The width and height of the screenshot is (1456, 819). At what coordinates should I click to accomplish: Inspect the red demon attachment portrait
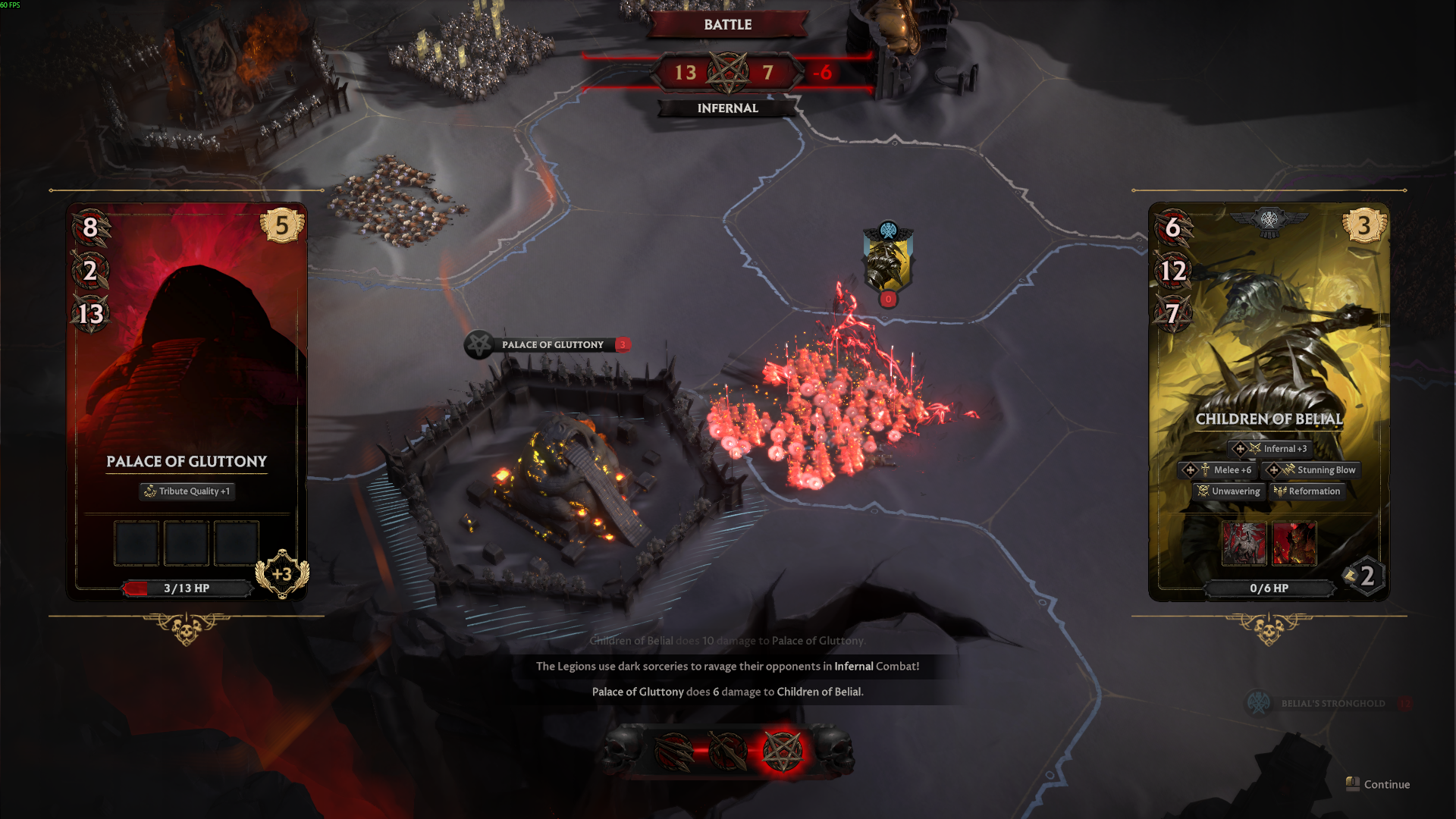click(x=1294, y=543)
